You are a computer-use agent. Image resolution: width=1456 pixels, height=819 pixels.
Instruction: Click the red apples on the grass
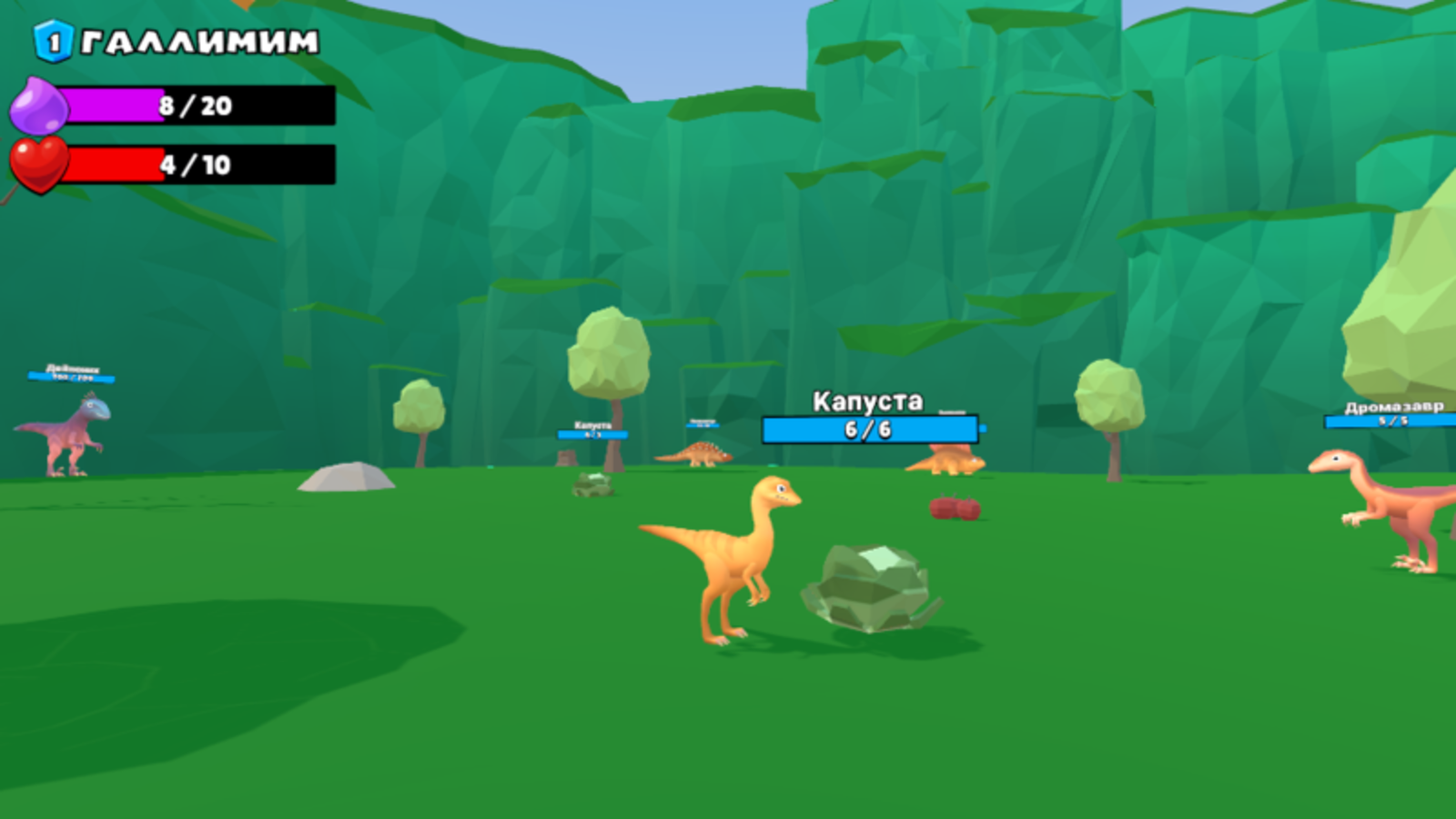click(953, 508)
